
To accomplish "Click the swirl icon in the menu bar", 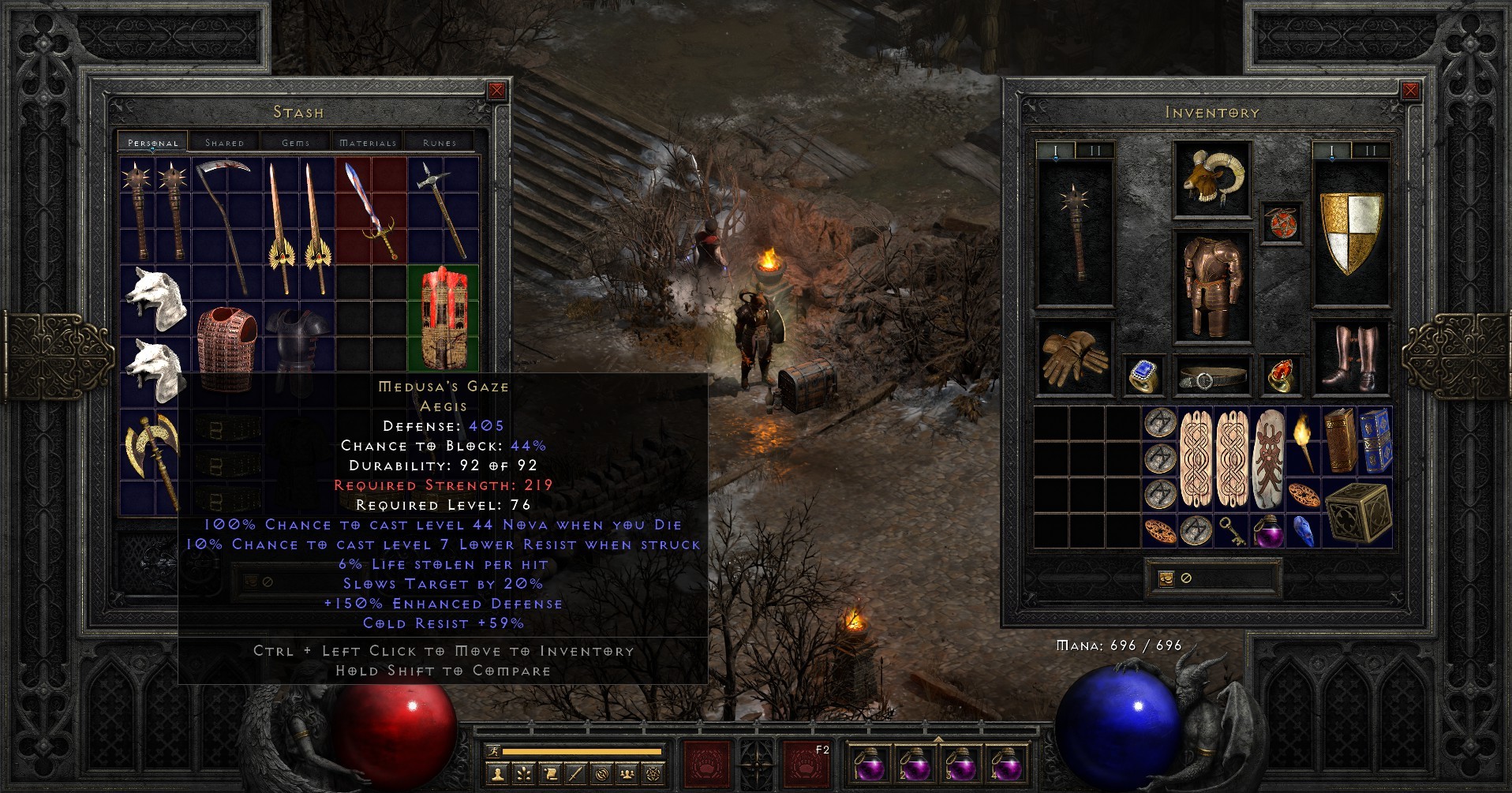I will [602, 774].
